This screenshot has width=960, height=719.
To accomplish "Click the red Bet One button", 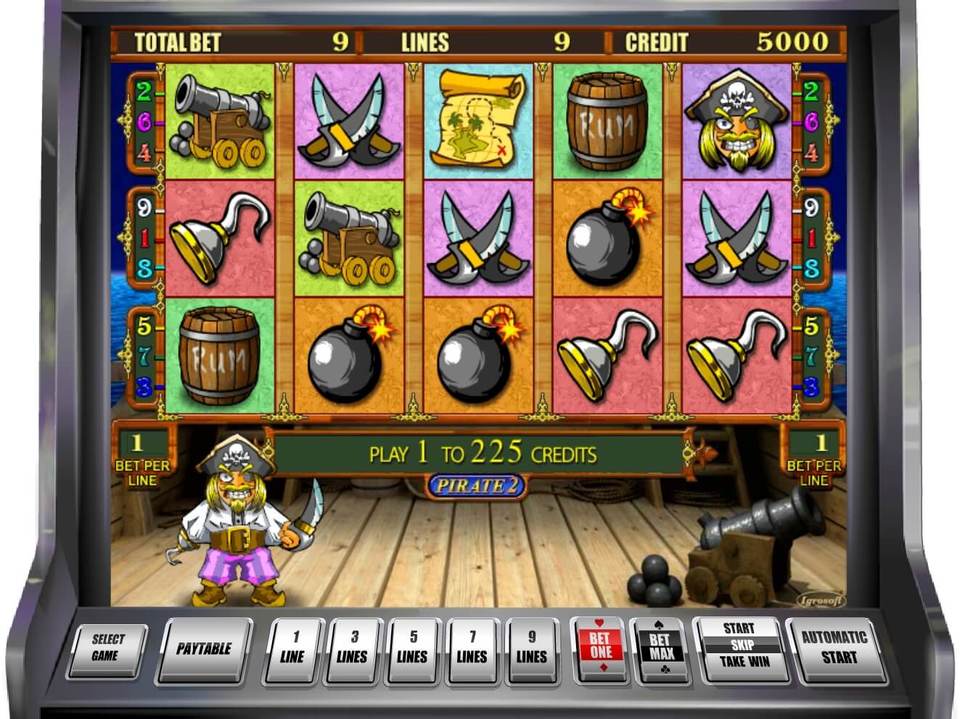I will [599, 648].
